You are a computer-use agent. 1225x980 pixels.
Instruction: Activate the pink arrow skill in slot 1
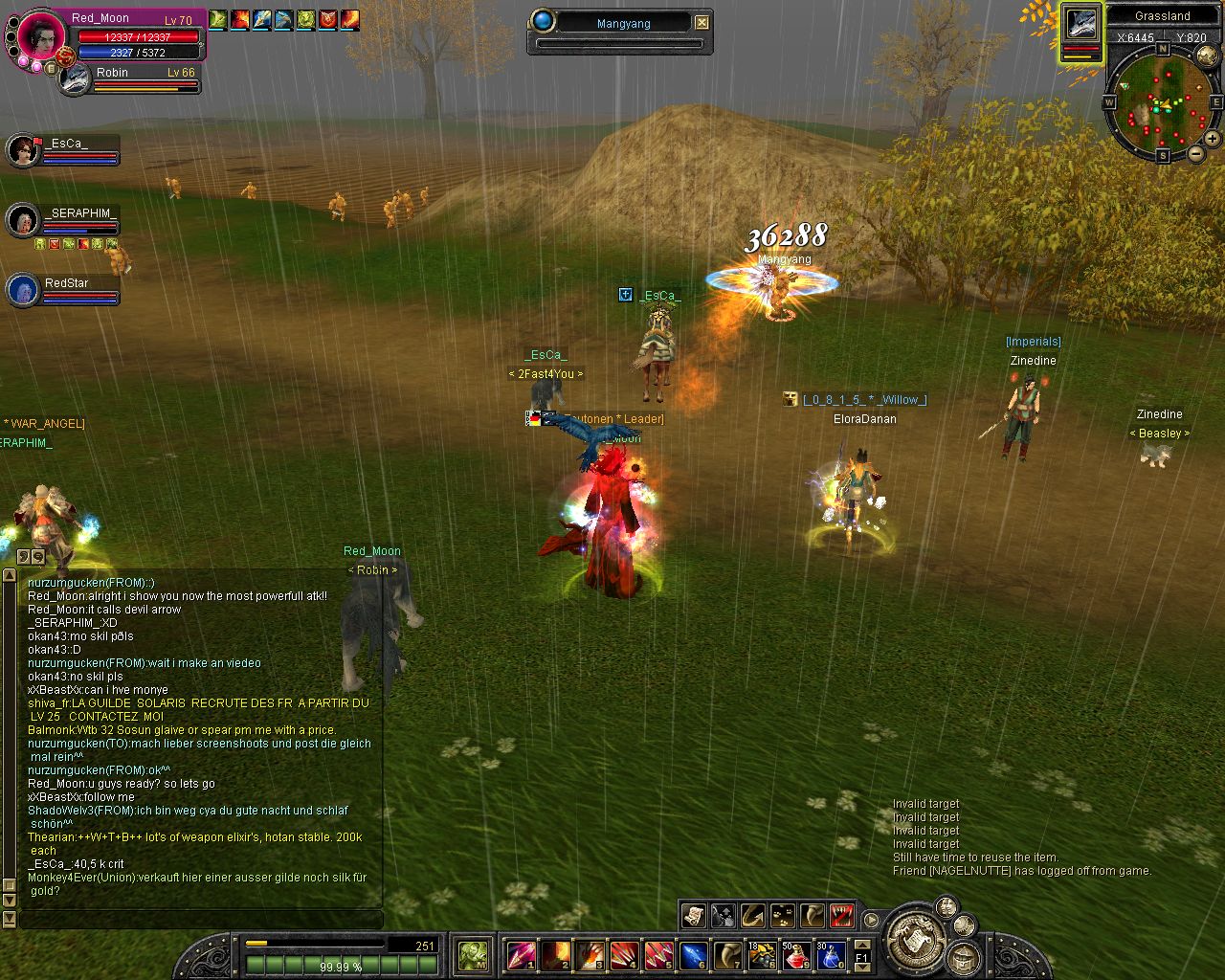(x=521, y=954)
